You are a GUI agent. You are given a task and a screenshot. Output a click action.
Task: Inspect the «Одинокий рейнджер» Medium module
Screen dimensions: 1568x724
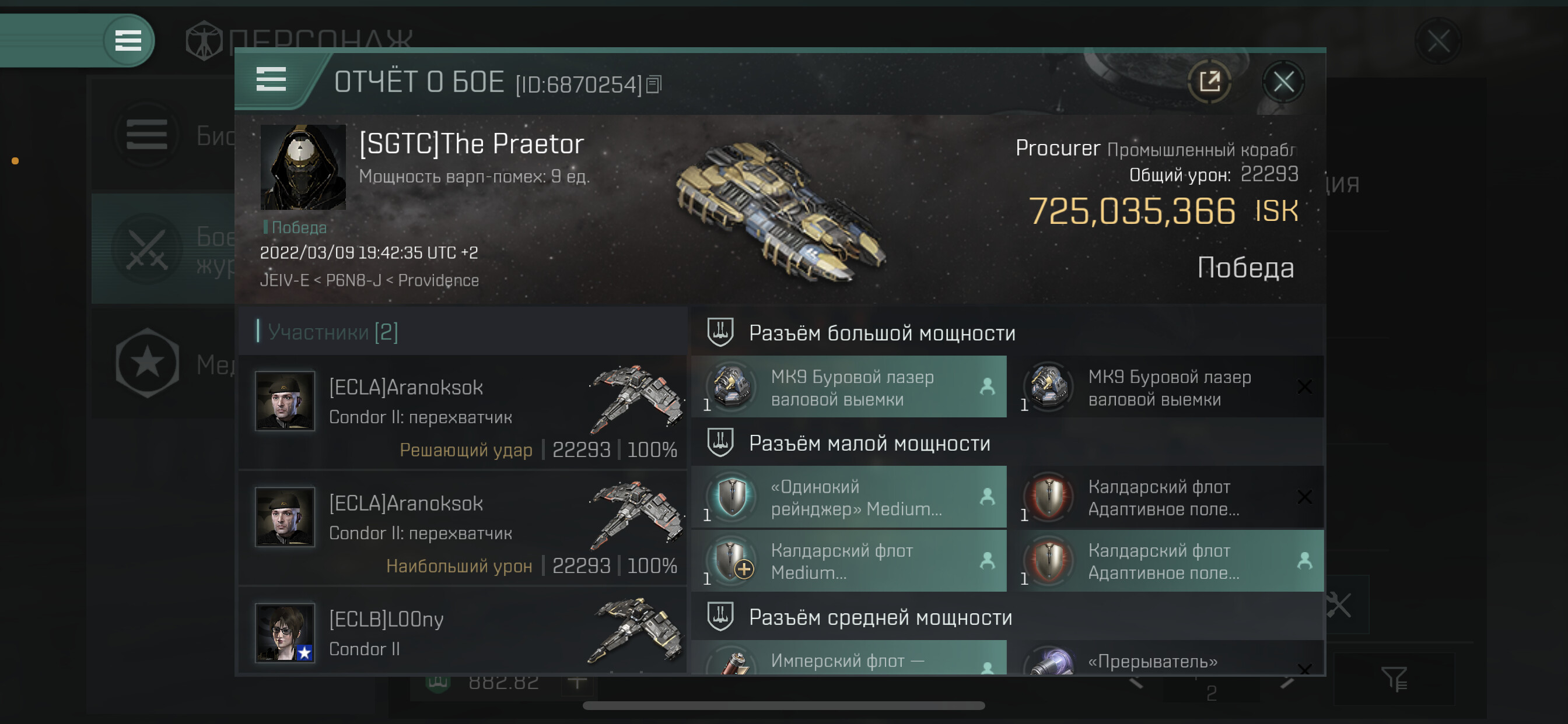849,498
